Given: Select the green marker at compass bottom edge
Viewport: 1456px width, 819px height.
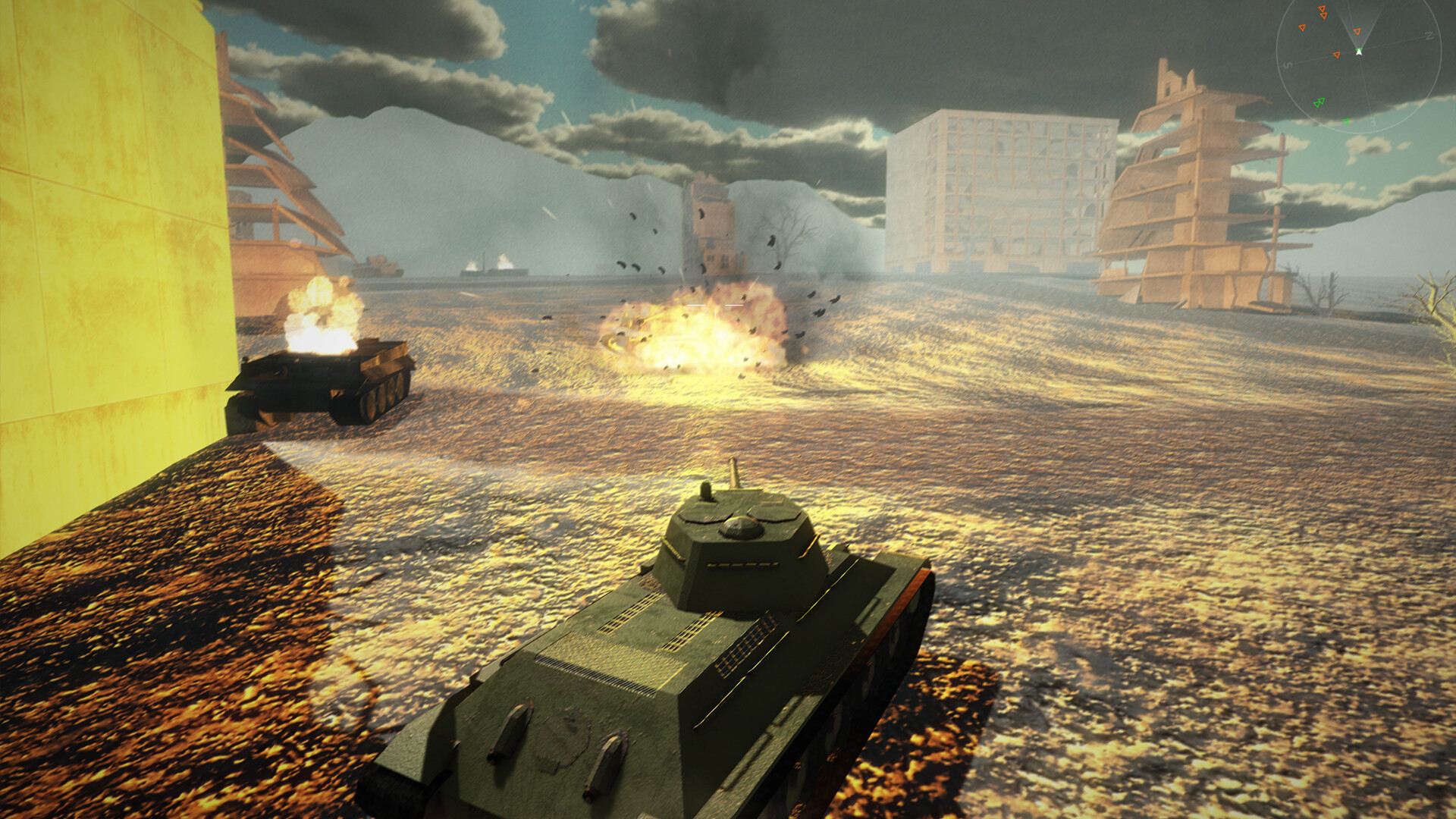Looking at the screenshot, I should pos(1346,122).
